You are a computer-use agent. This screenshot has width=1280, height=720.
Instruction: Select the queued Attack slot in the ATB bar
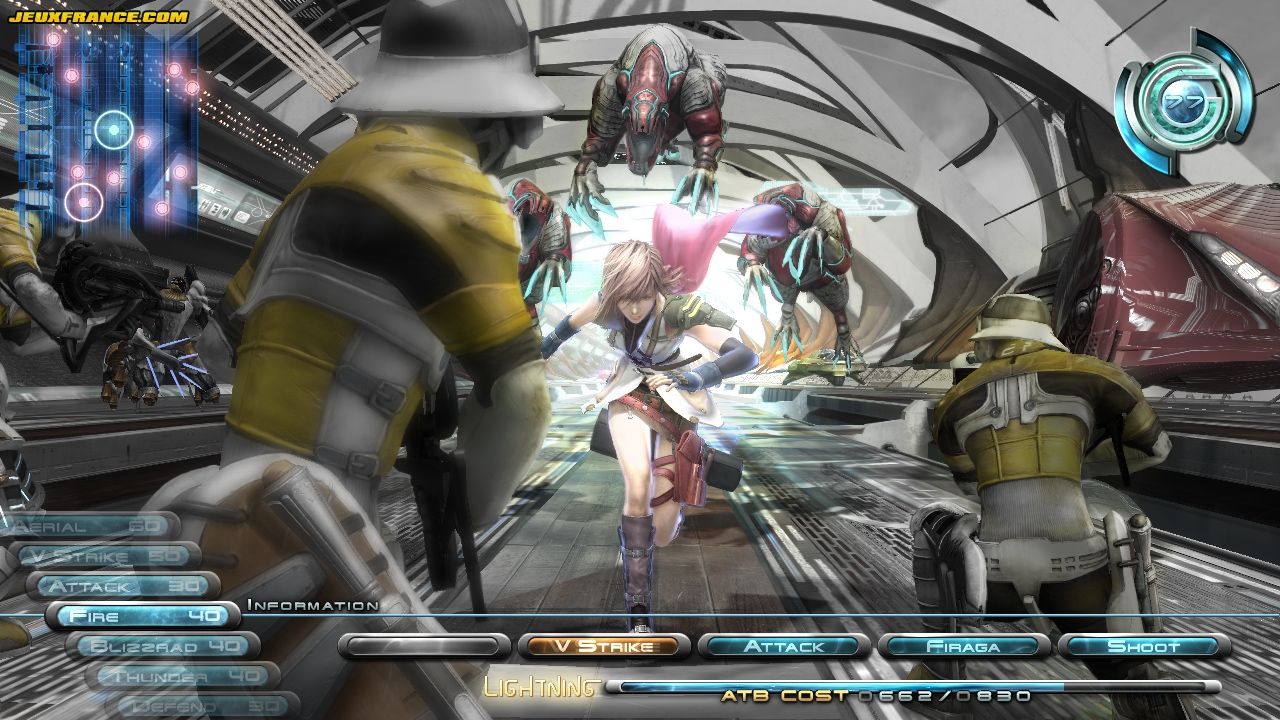click(x=783, y=646)
